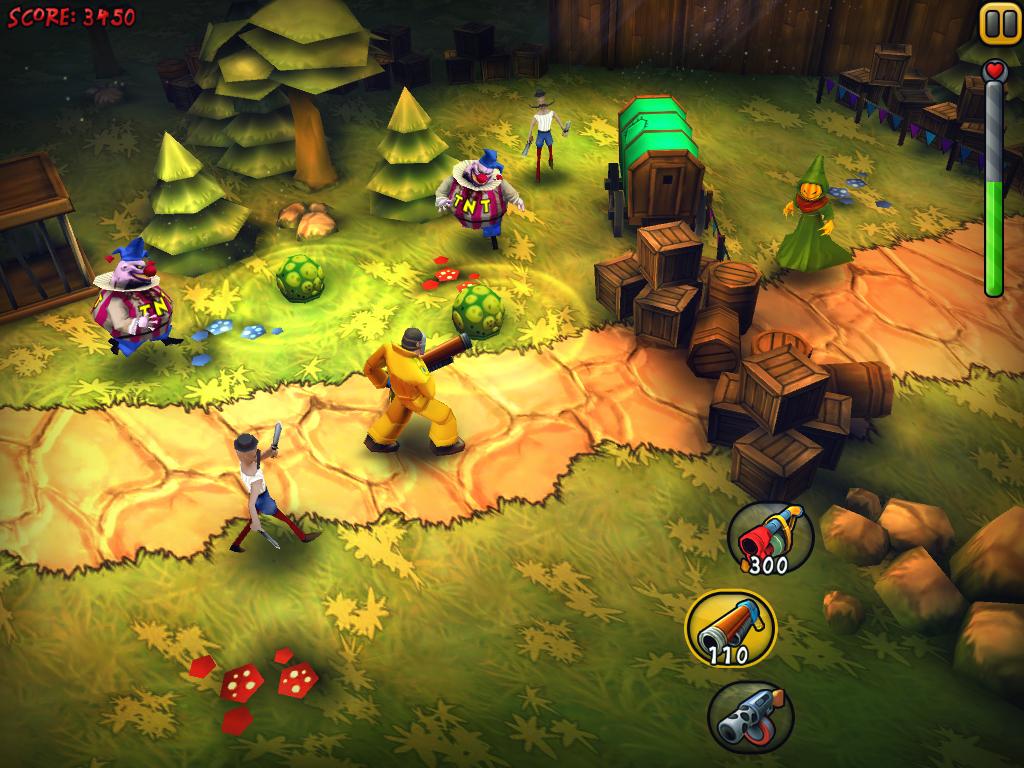Pause the game
This screenshot has width=1024, height=768.
coord(999,23)
